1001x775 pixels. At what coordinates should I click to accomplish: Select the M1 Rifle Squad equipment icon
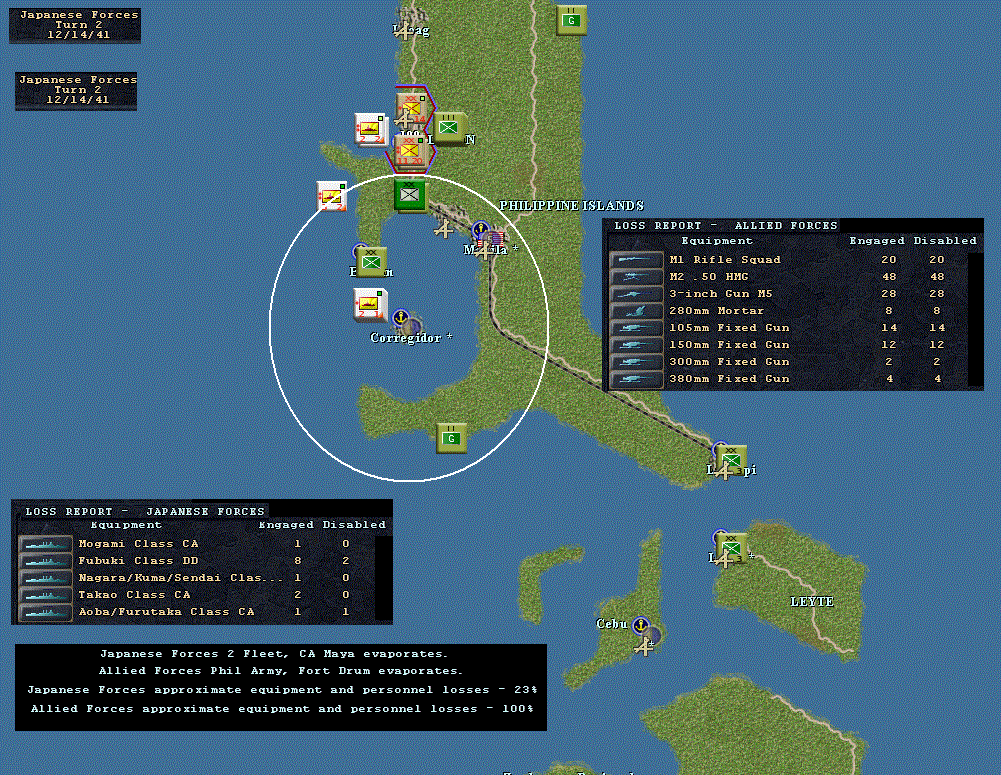[x=636, y=260]
